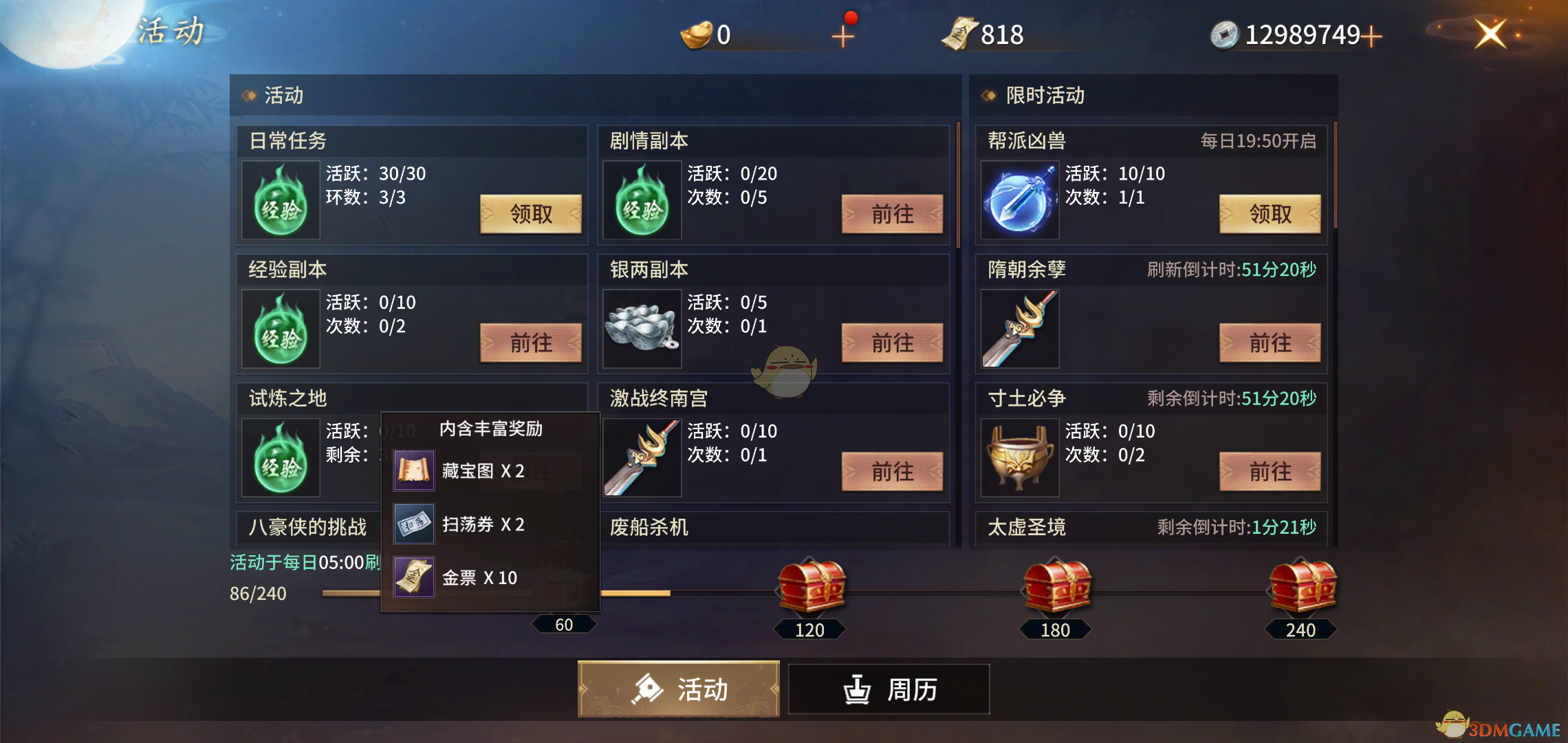The image size is (1568, 743).
Task: Click the experience orb icon in 试炼之地
Action: [279, 457]
